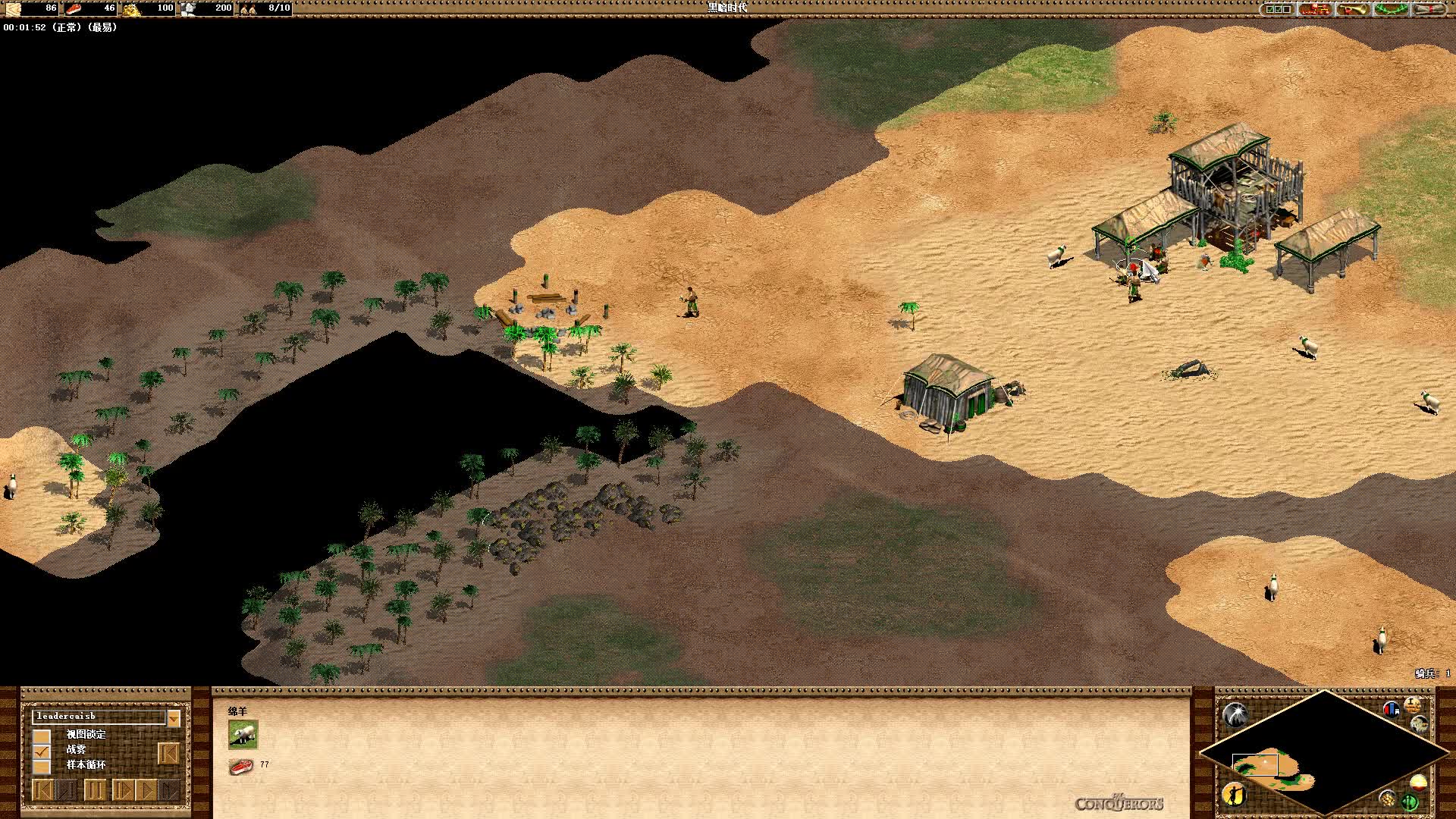Rewind replay with bottom-row restart button
The height and width of the screenshot is (819, 1456).
click(44, 790)
